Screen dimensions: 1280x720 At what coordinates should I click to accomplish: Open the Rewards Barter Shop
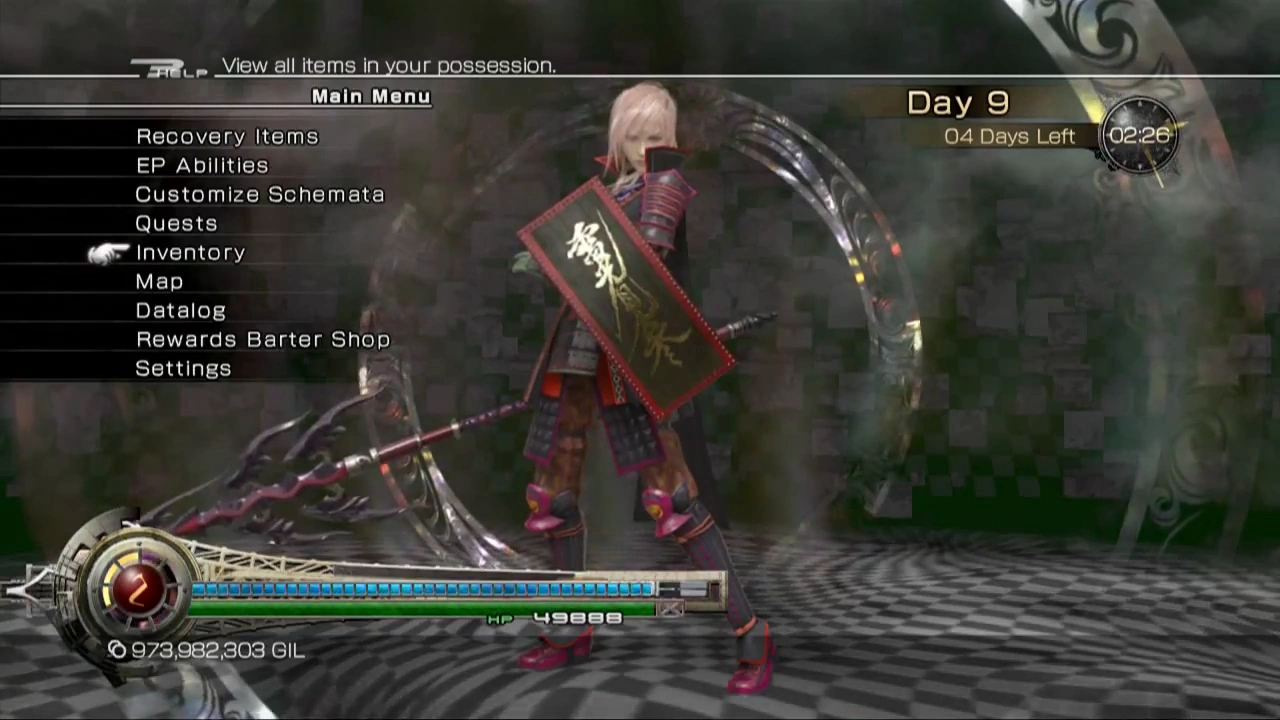click(263, 338)
